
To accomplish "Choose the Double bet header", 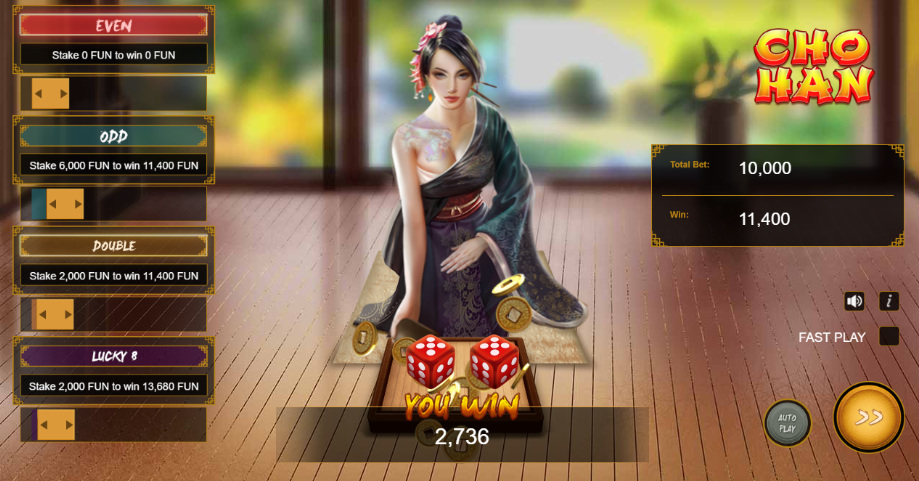I will (x=113, y=246).
